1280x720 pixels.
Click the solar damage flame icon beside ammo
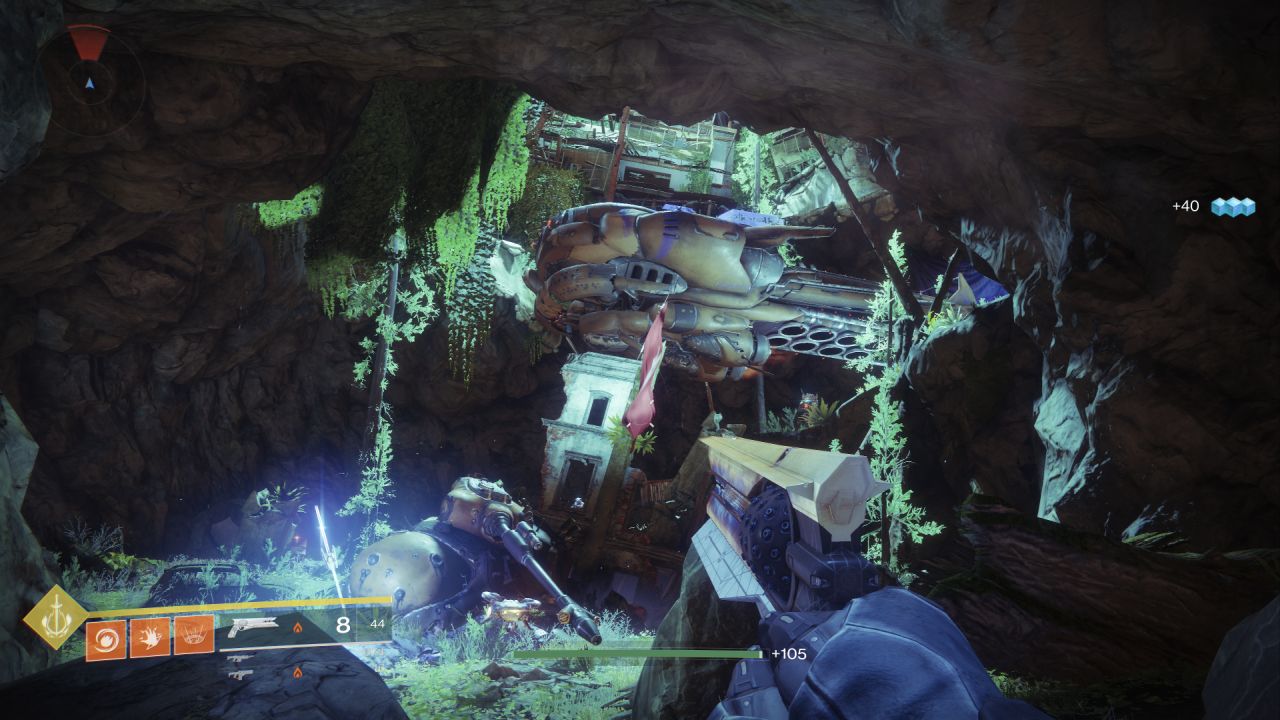click(298, 627)
